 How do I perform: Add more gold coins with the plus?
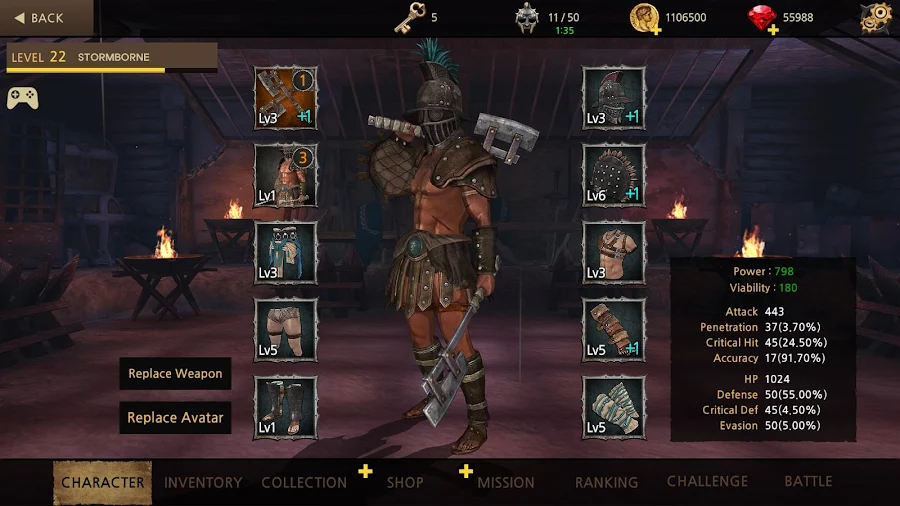click(x=656, y=30)
